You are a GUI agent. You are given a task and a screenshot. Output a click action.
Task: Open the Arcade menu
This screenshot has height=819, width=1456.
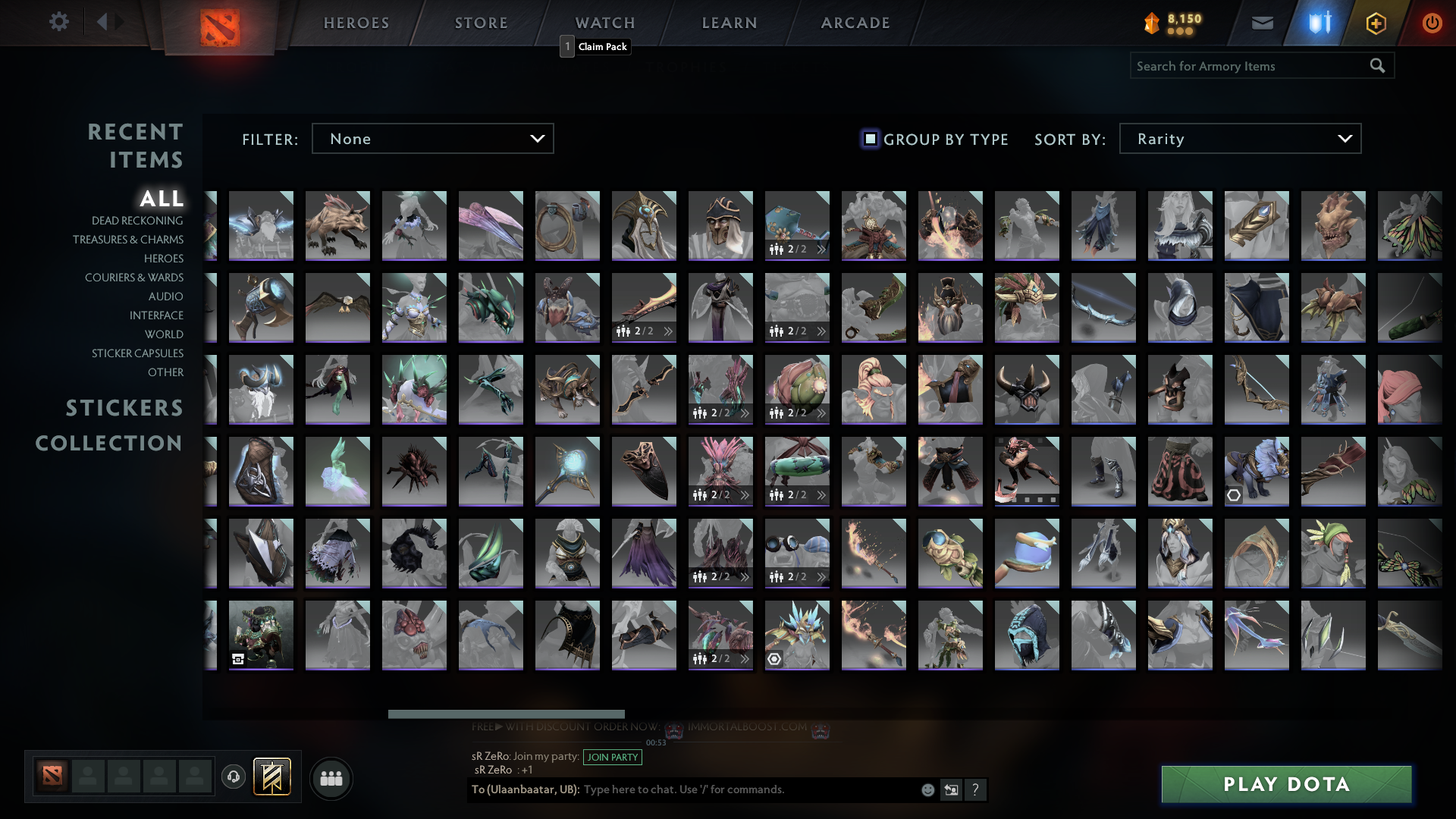click(x=855, y=22)
